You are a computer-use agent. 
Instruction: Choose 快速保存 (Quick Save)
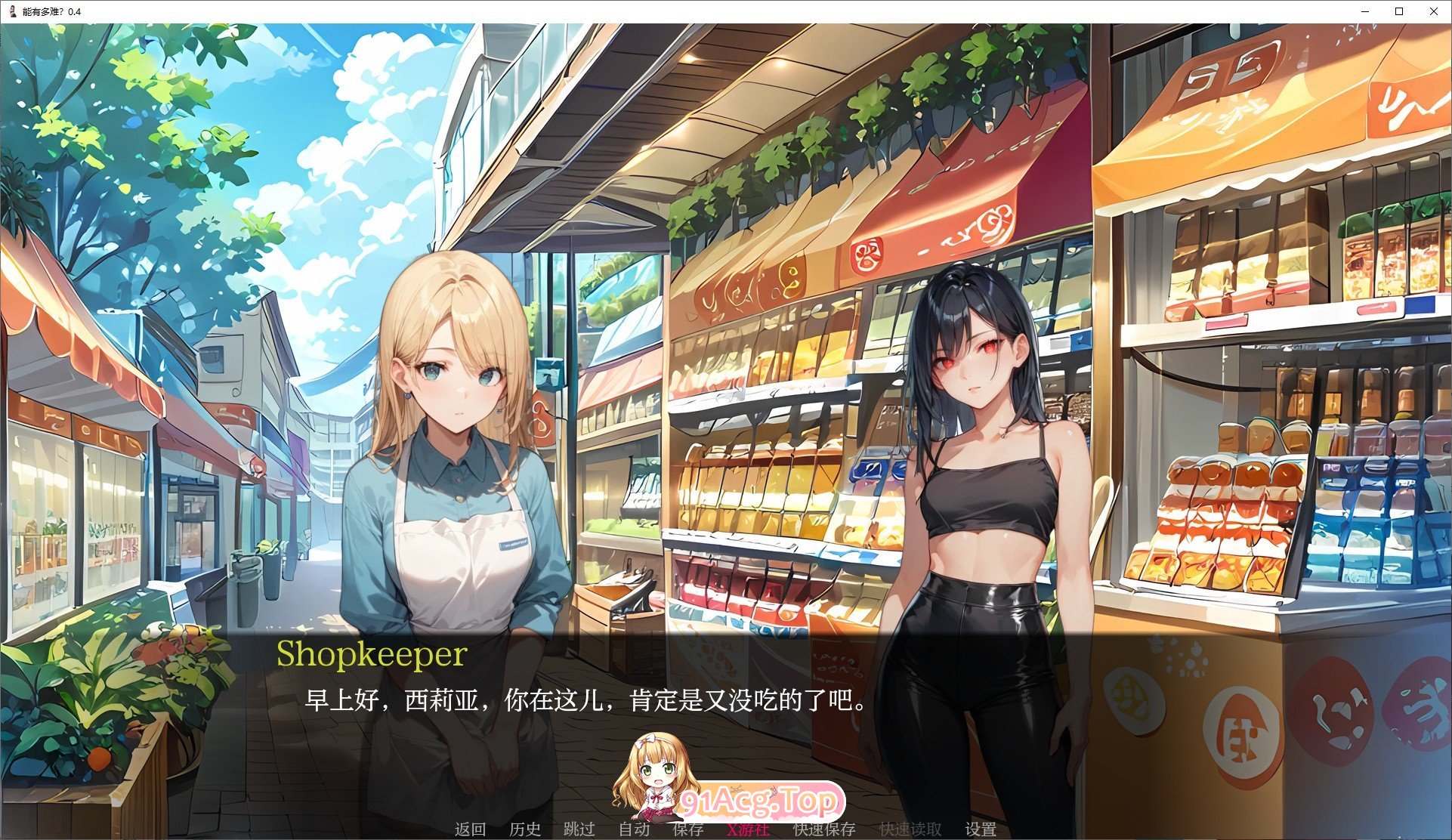point(824,829)
